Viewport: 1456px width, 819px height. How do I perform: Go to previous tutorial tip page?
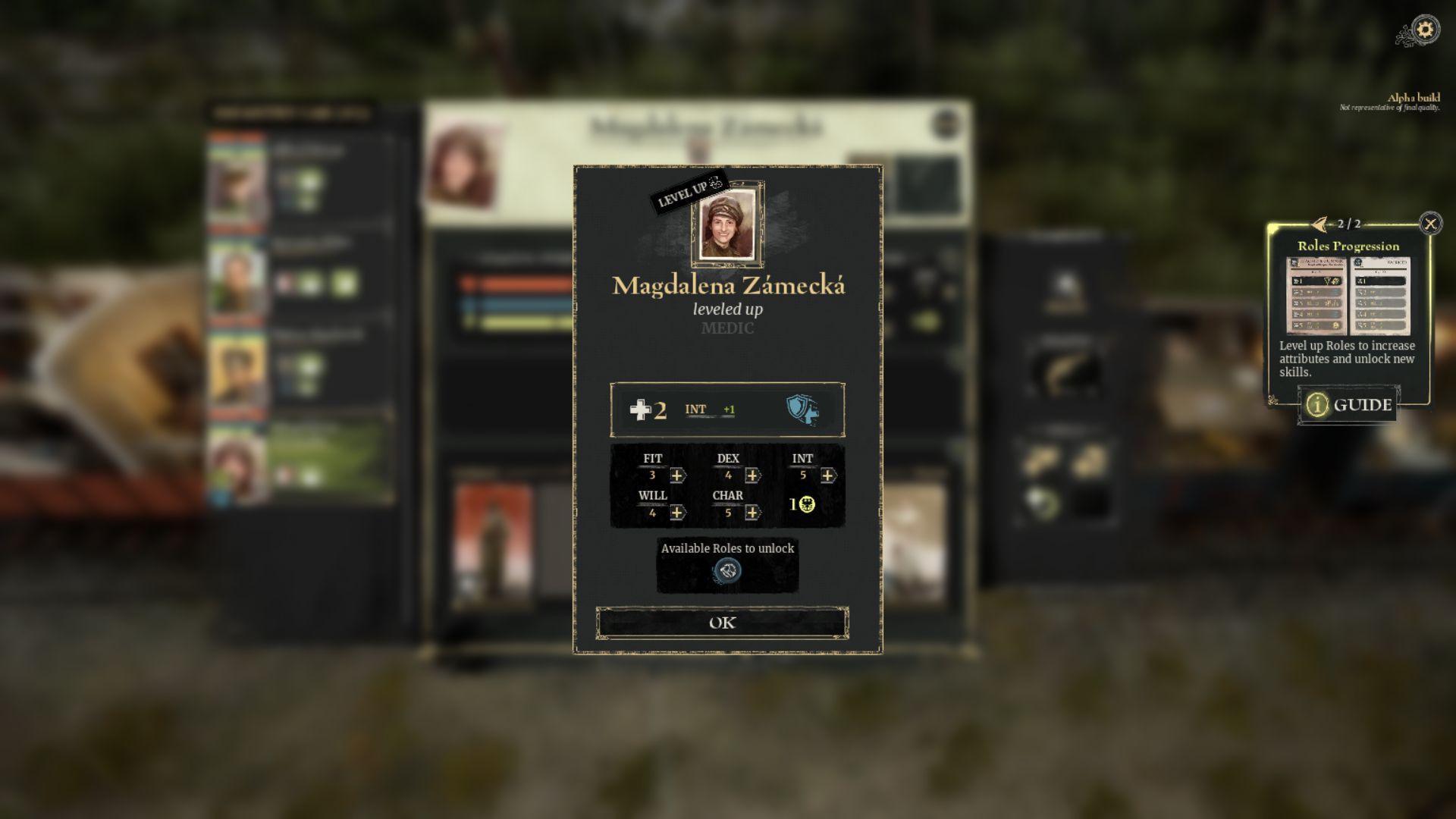pos(1320,224)
